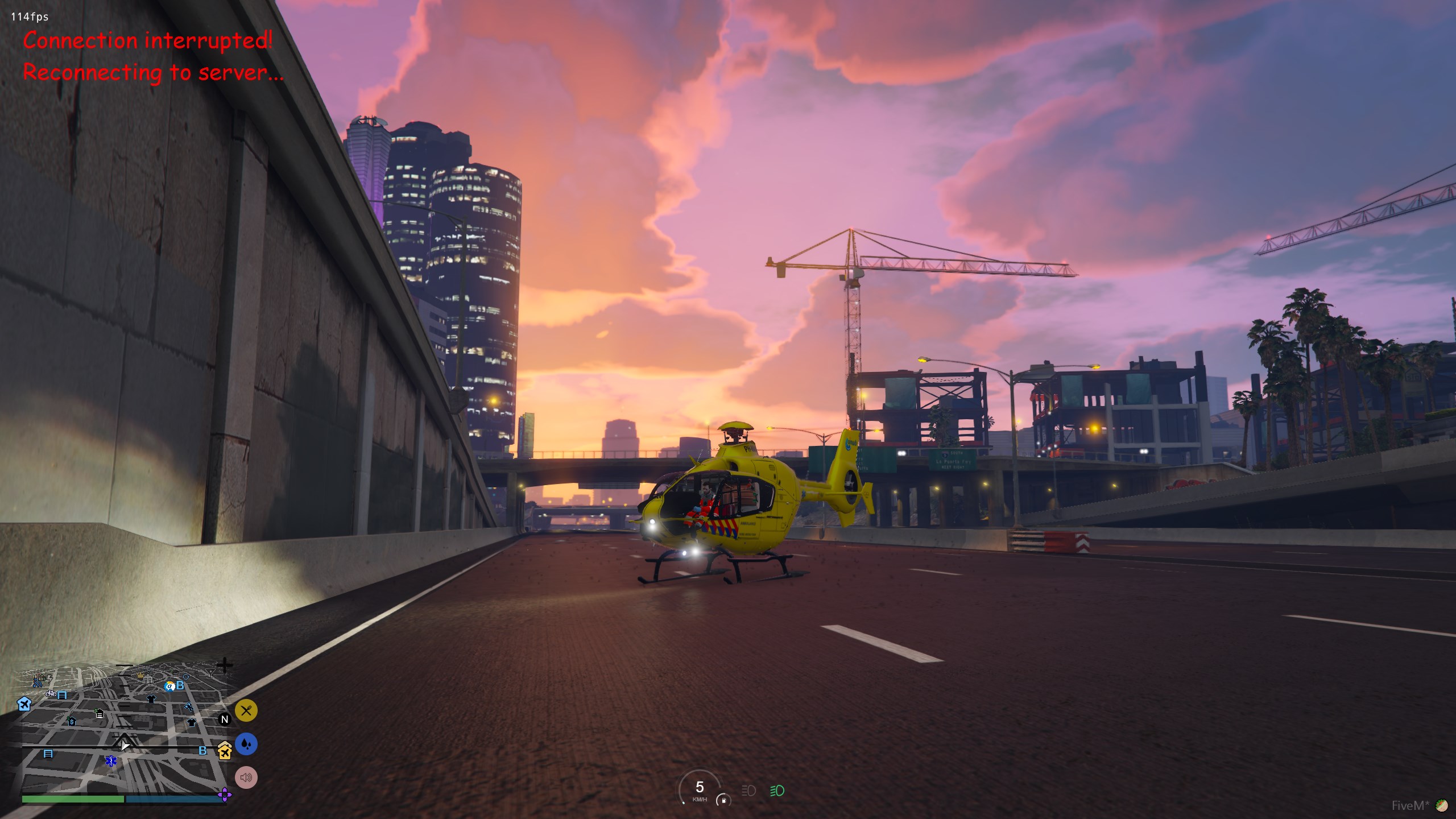Screen dimensions: 1456x819
Task: Select the gold crown map blip
Action: coord(140,676)
